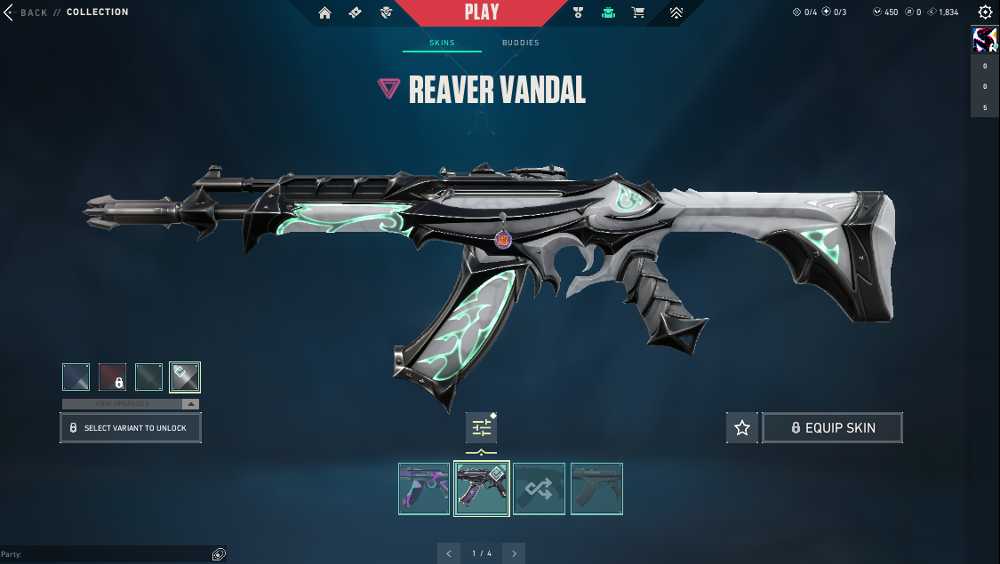Click the red PLAY button

(x=481, y=13)
